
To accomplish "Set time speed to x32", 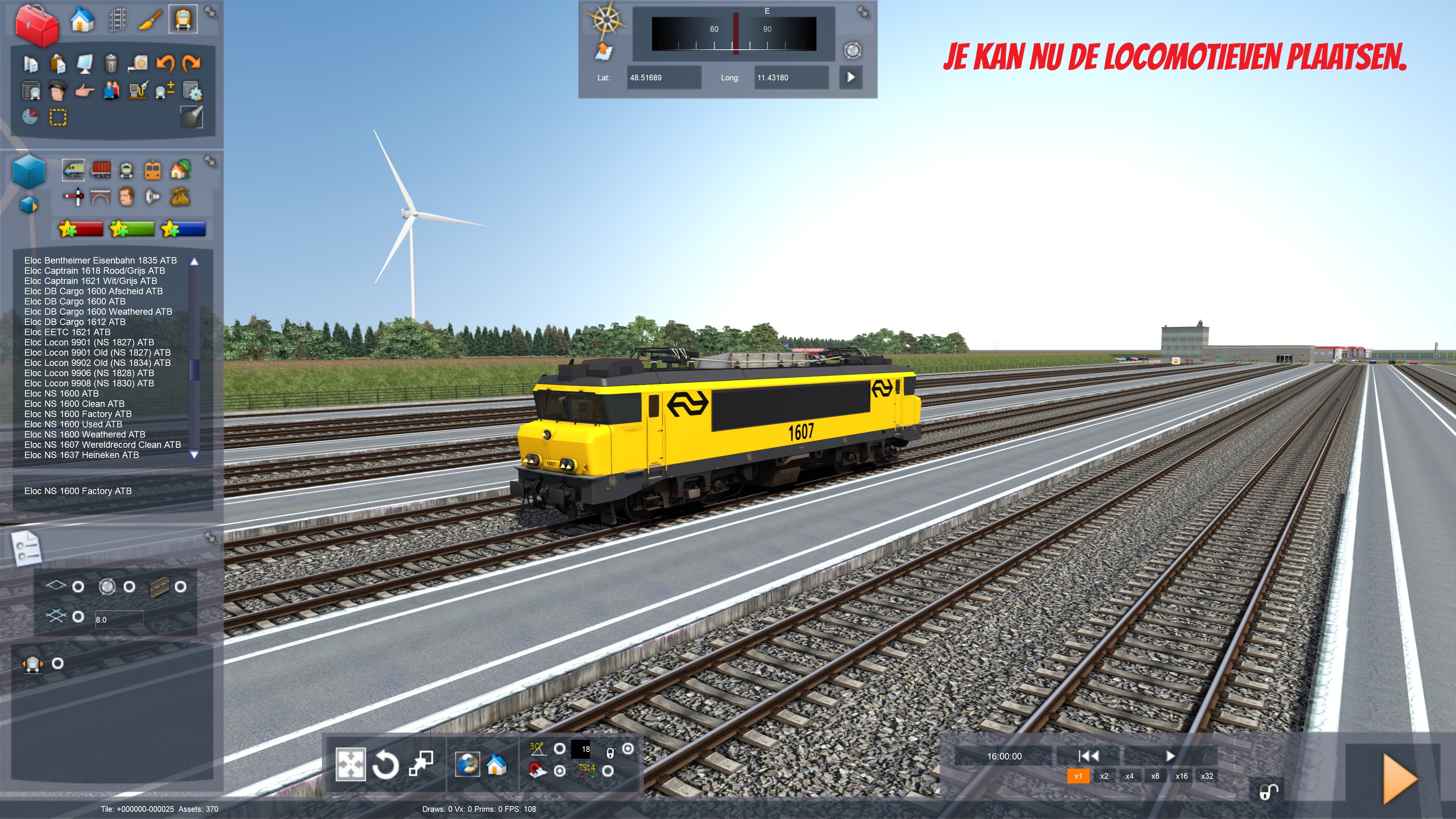I will click(x=1207, y=776).
